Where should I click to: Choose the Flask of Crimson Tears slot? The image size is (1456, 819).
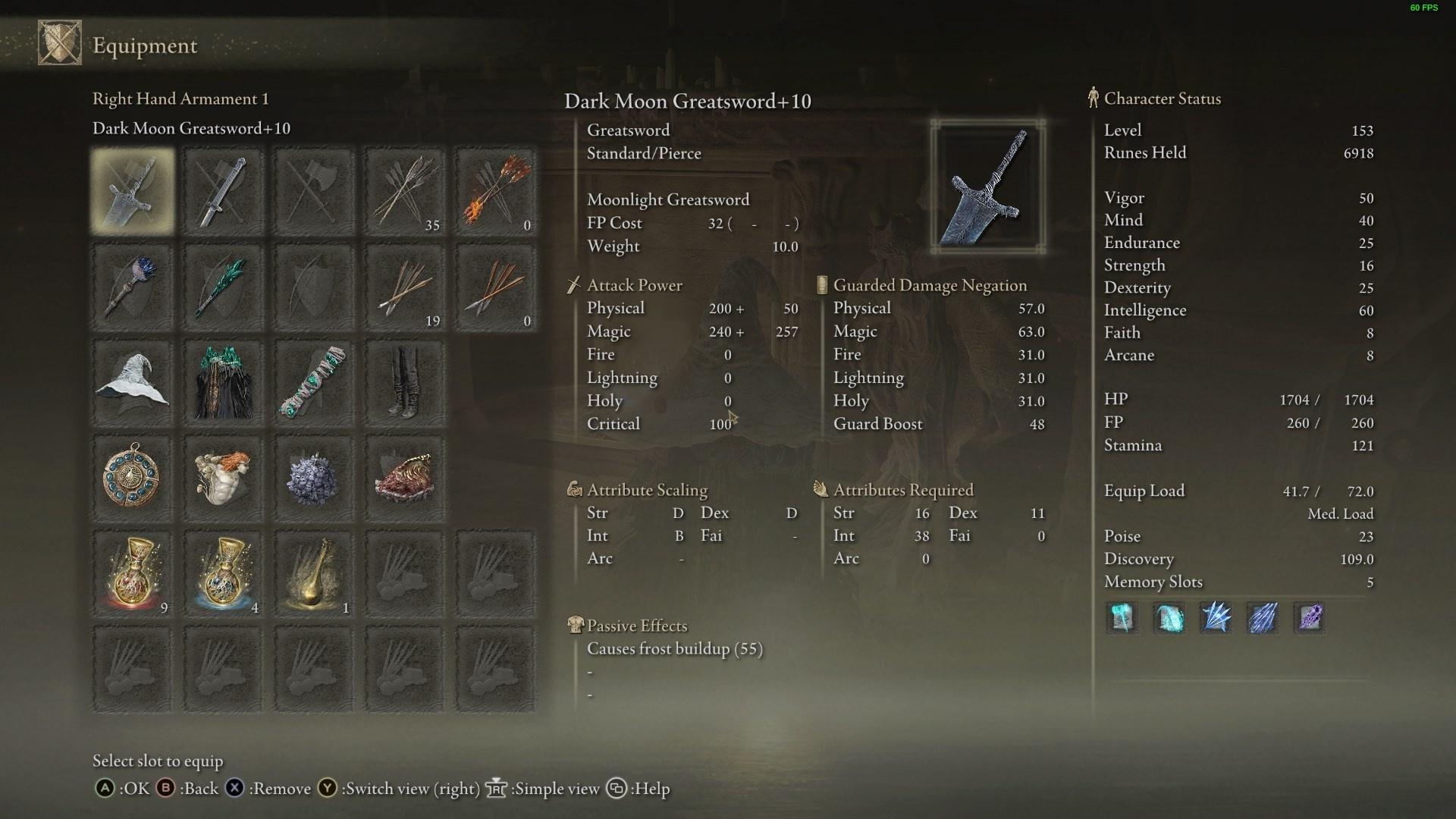133,574
